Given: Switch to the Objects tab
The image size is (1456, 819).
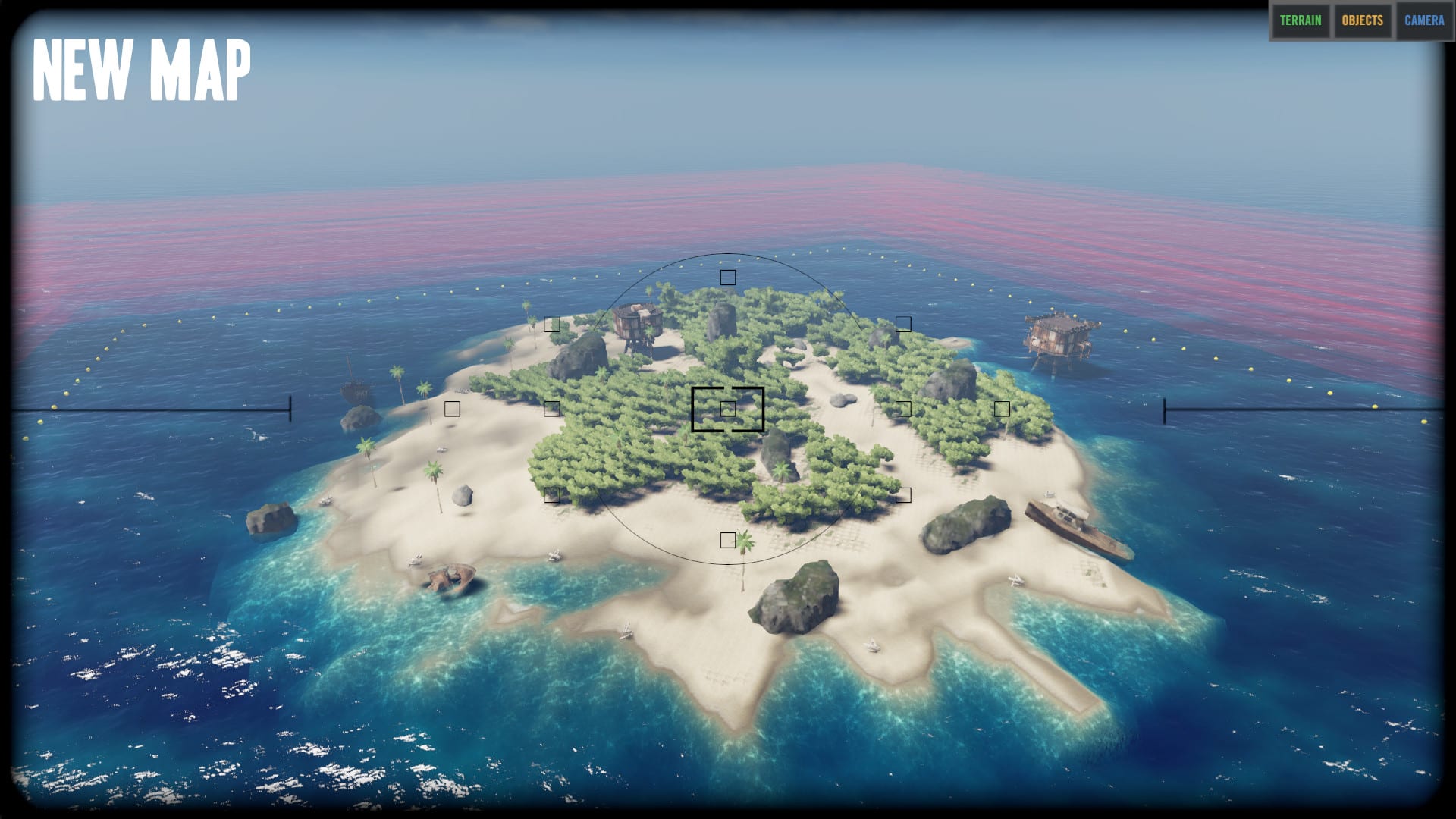Looking at the screenshot, I should (1362, 20).
